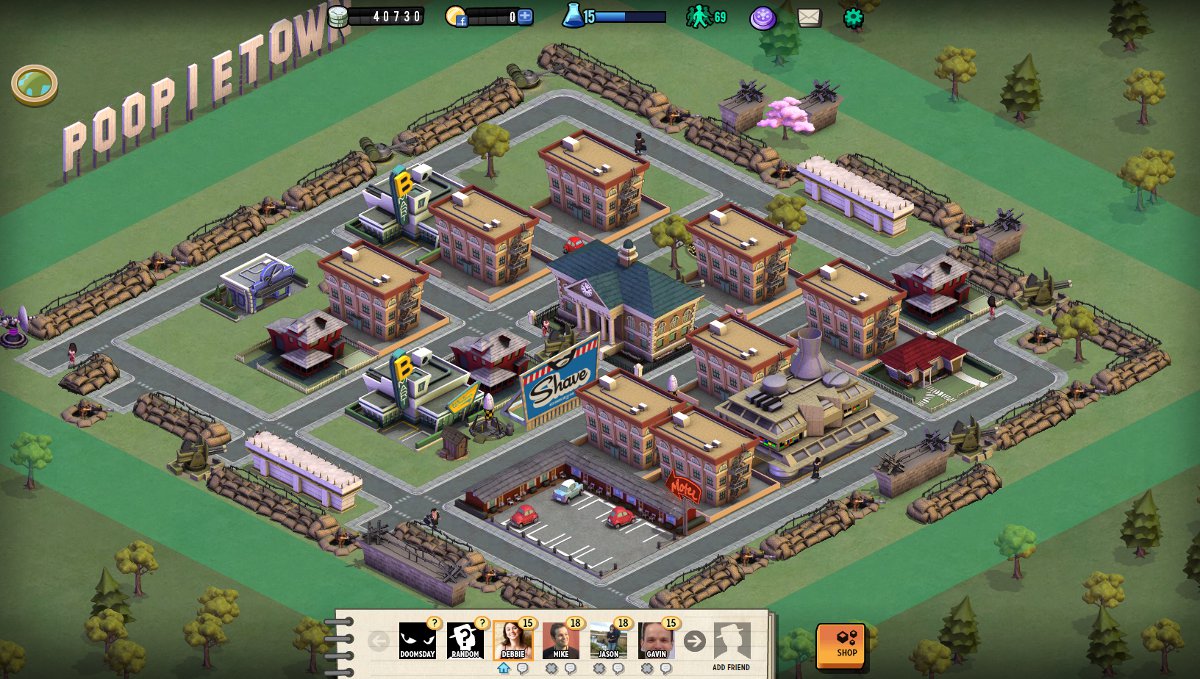Select Debbie's friend portrait
Image resolution: width=1200 pixels, height=679 pixels.
512,640
